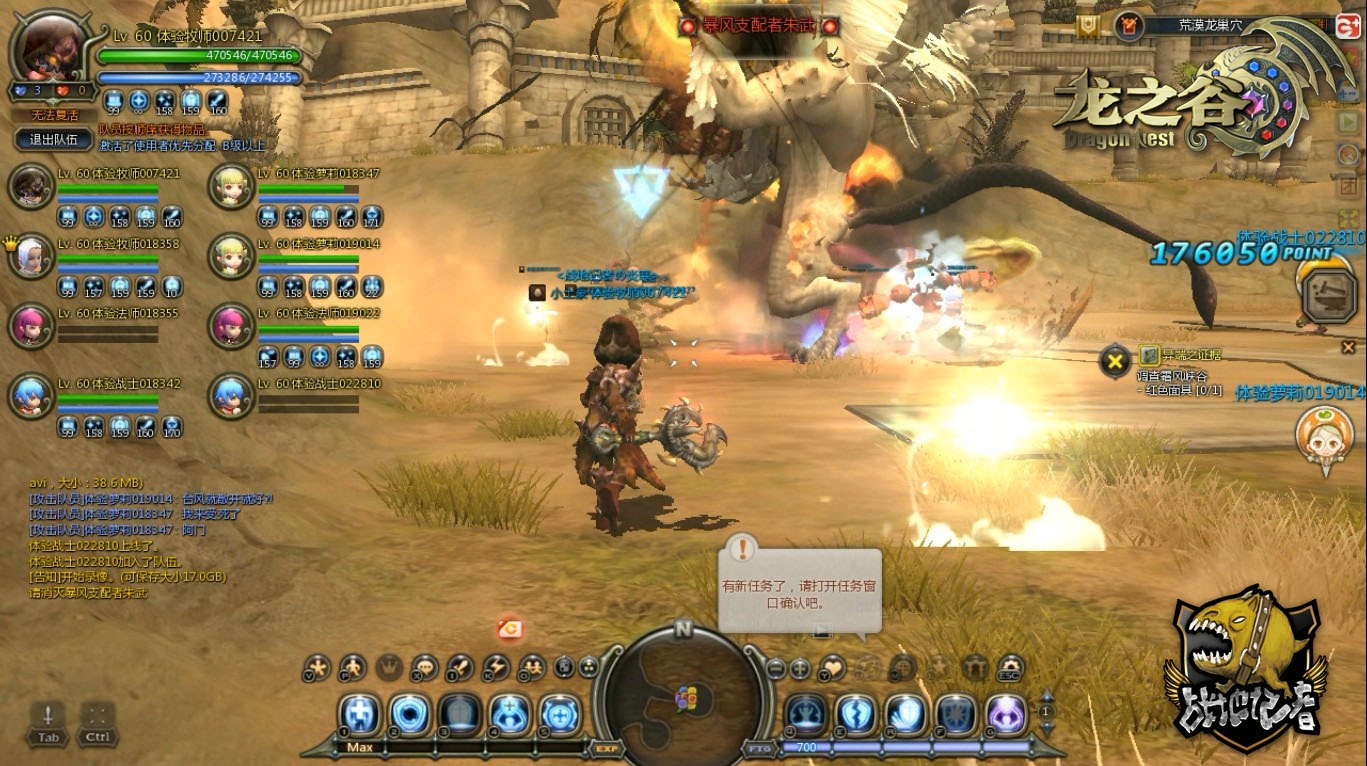The width and height of the screenshot is (1367, 766).
Task: Select party member 体验牧师018358 portrait
Action: pos(30,256)
